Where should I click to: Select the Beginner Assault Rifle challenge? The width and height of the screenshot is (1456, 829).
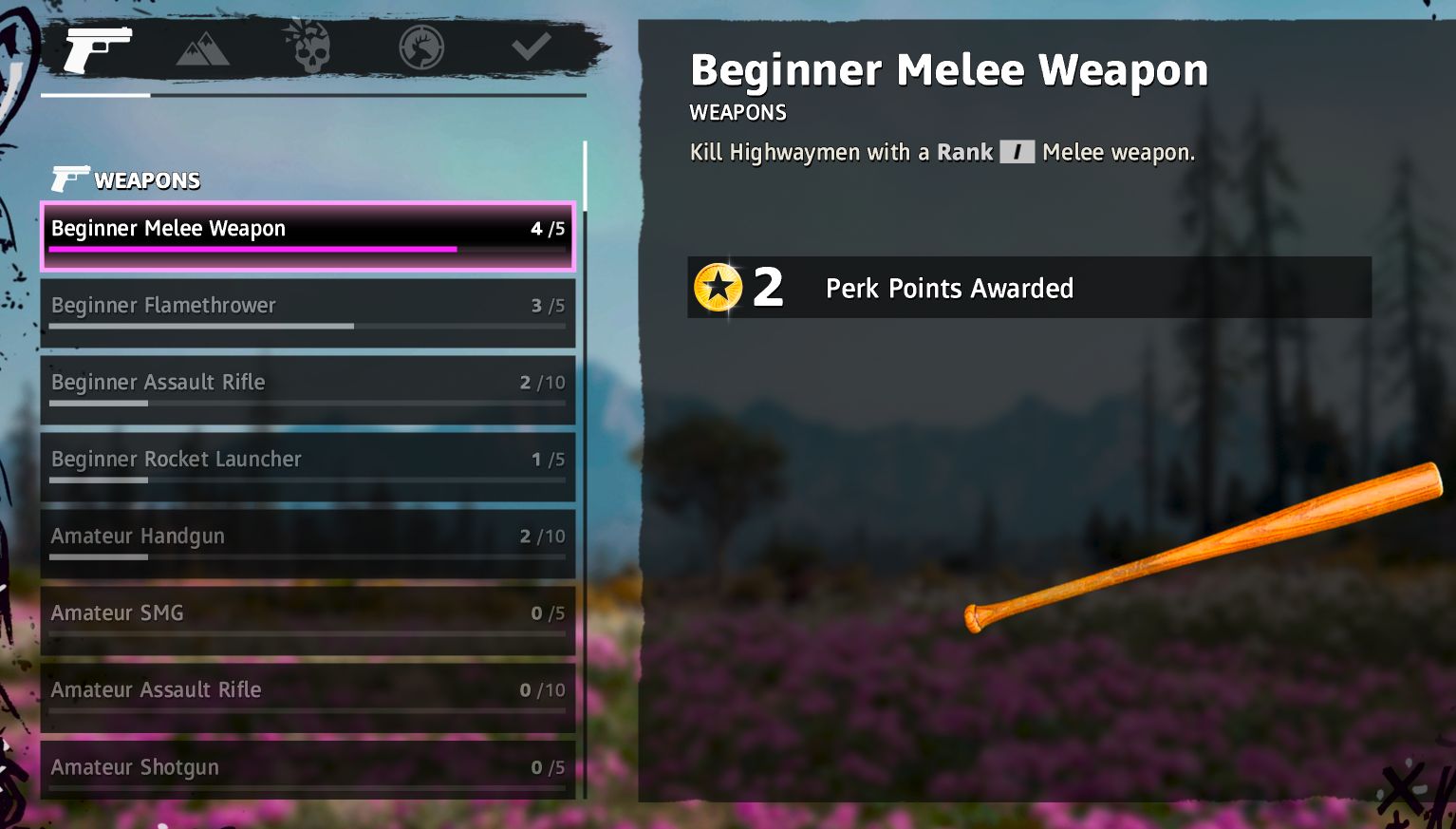tap(308, 389)
